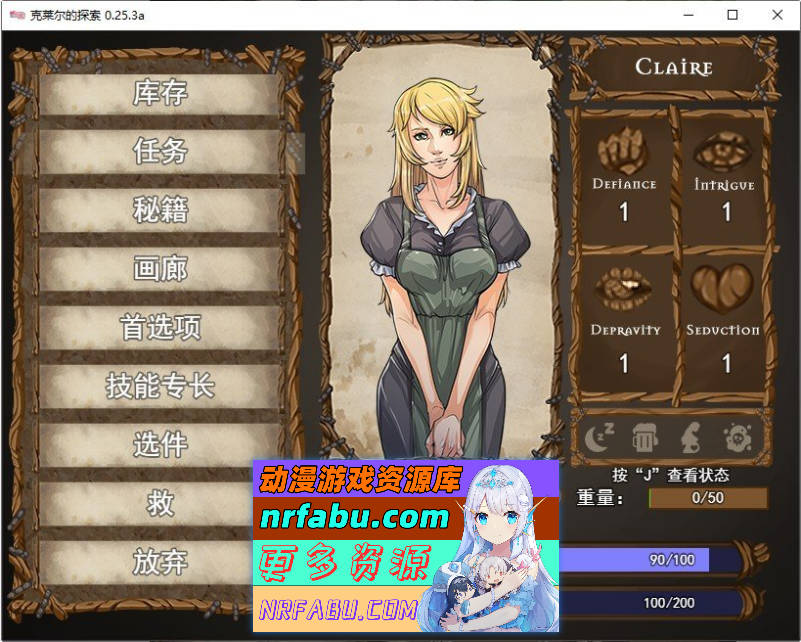Click the sleep status icon
Viewport: 801px width, 642px height.
[x=600, y=436]
